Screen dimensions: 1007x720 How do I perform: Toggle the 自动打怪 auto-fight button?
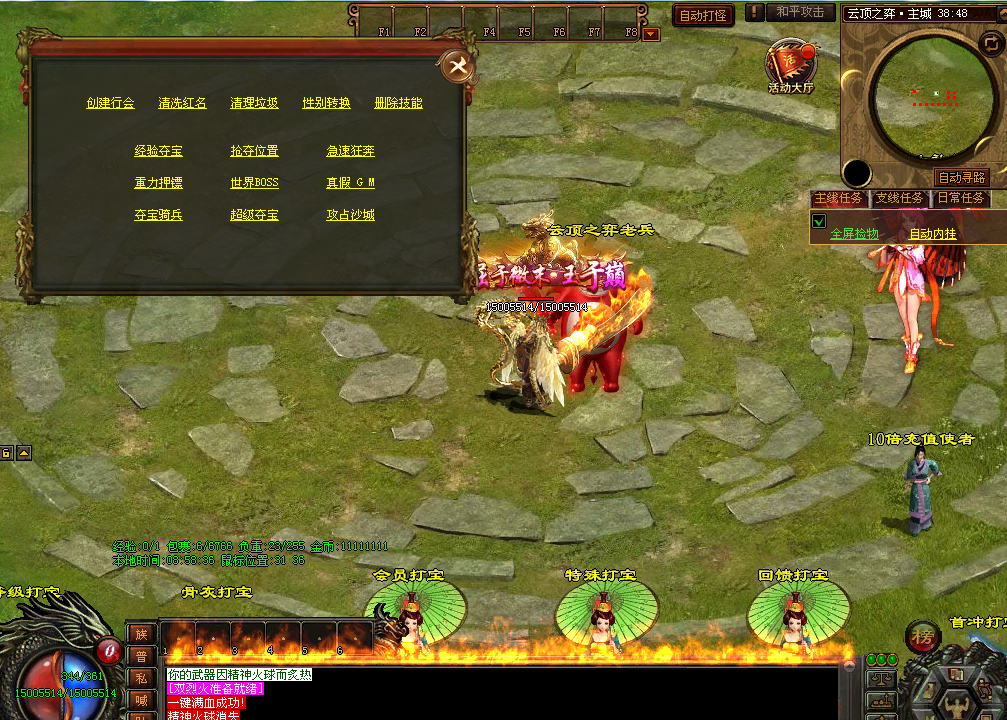(705, 15)
